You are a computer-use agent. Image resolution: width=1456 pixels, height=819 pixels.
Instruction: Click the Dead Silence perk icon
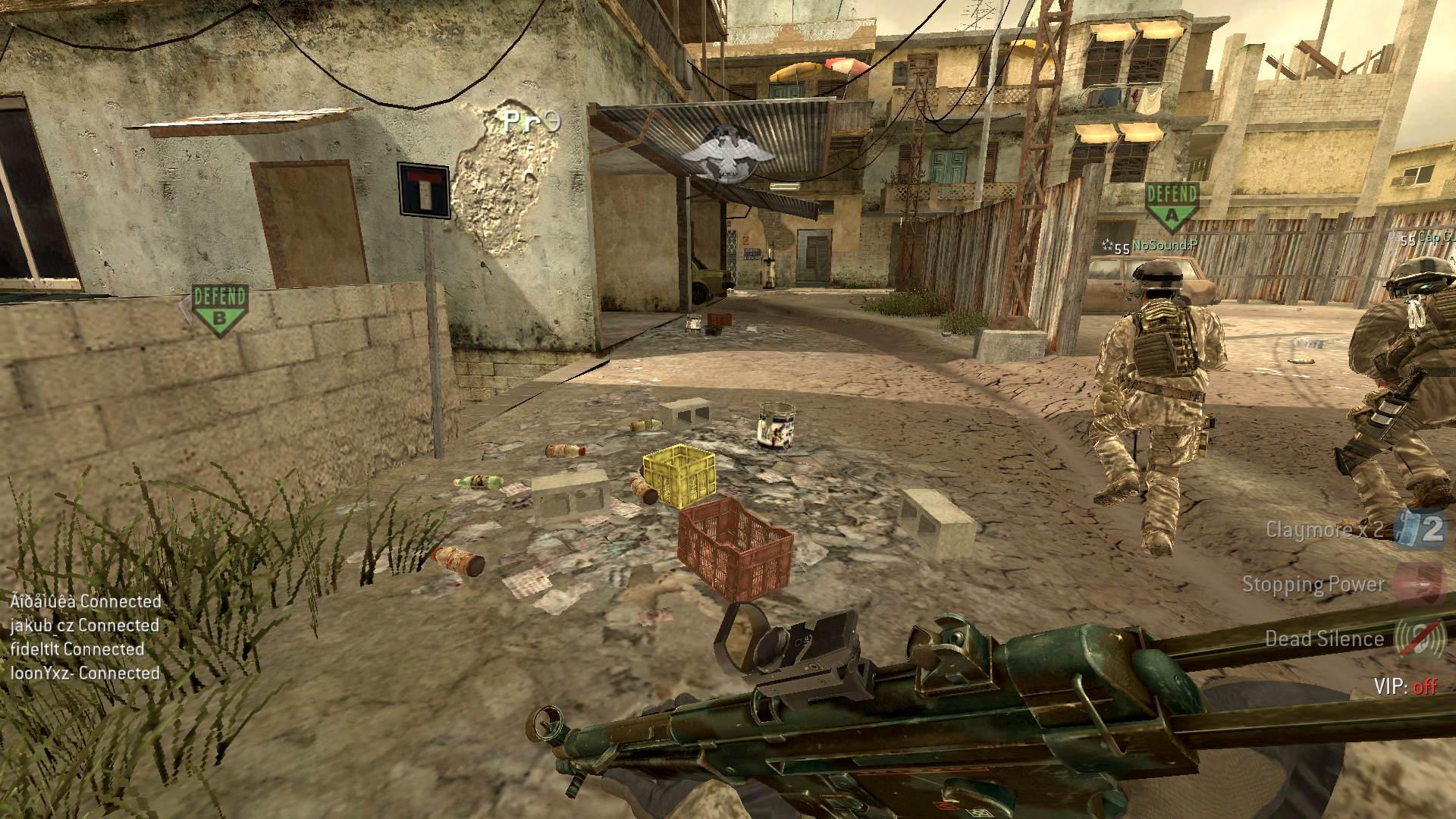pyautogui.click(x=1421, y=639)
